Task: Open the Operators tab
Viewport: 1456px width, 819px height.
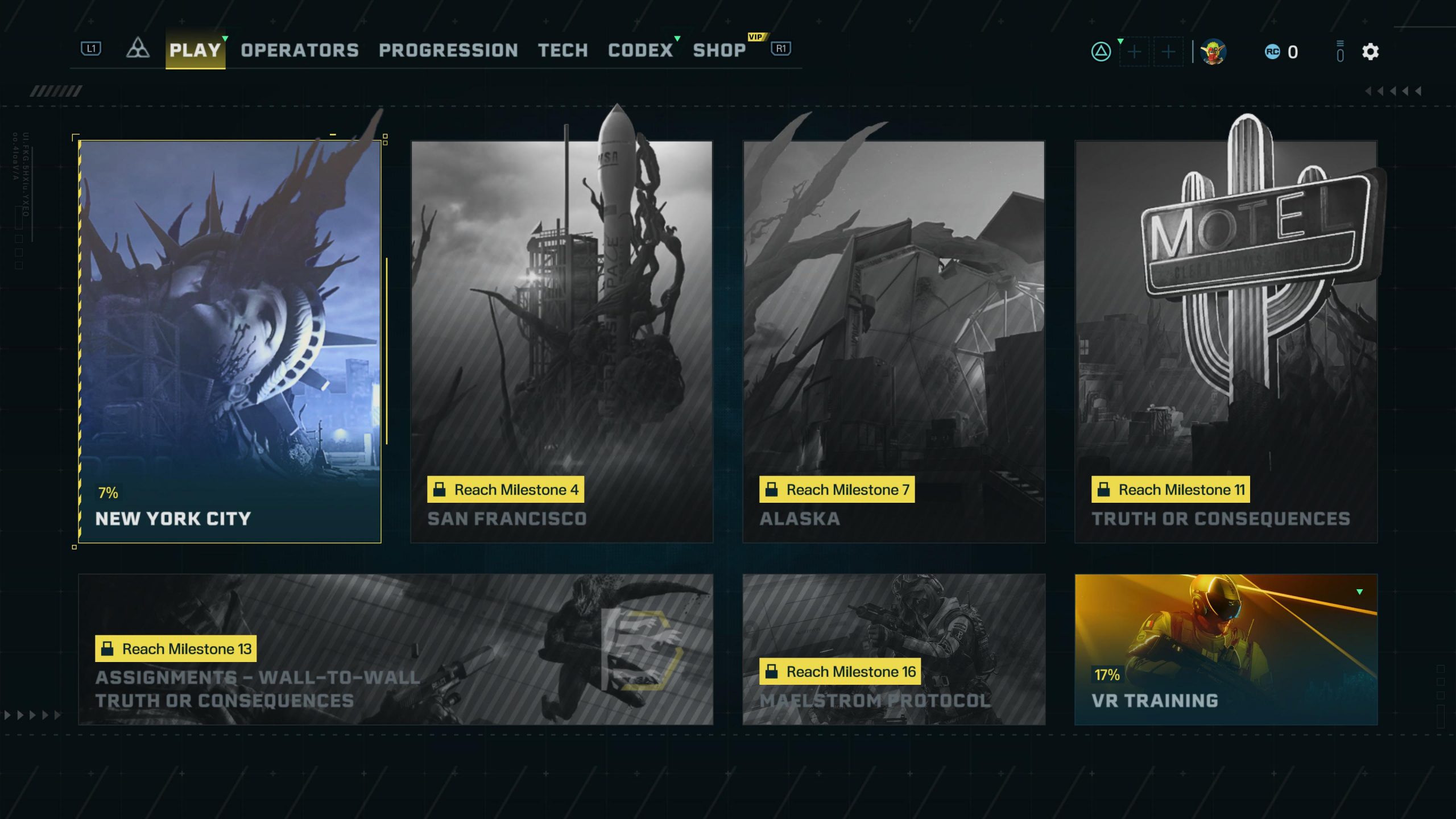Action: (x=300, y=50)
